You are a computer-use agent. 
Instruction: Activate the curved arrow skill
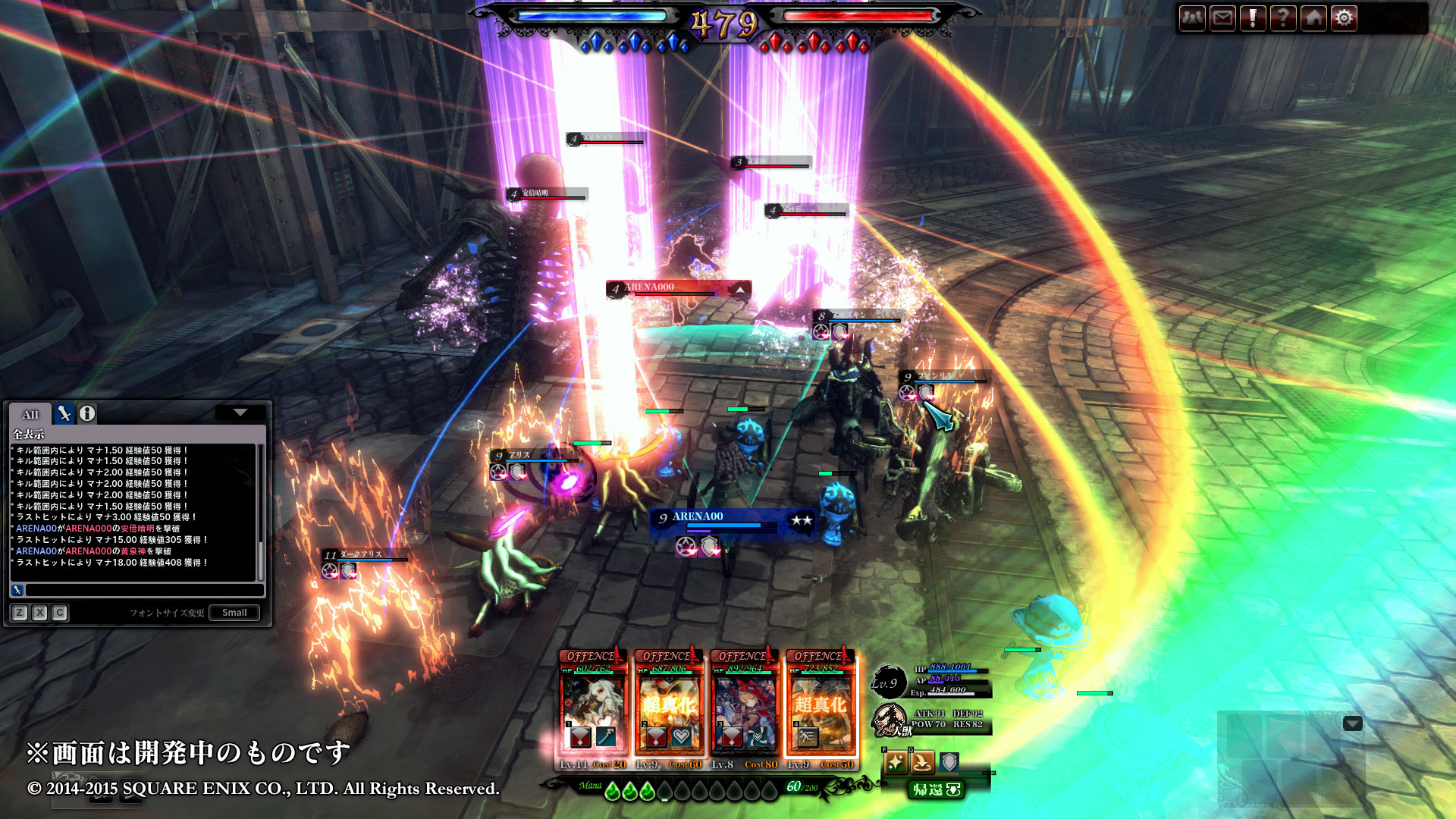tap(922, 762)
